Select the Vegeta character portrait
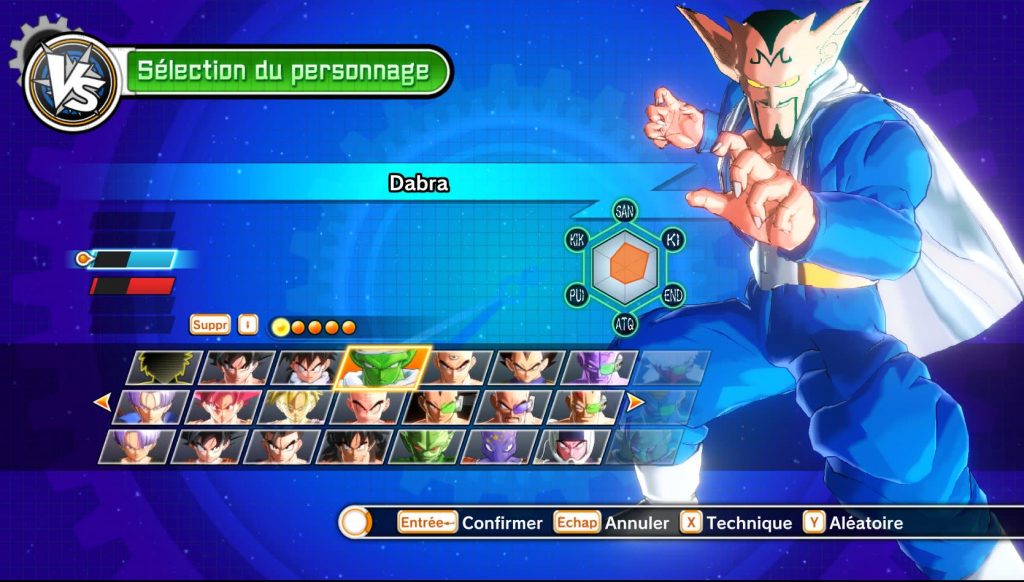1024x582 pixels. (x=530, y=368)
